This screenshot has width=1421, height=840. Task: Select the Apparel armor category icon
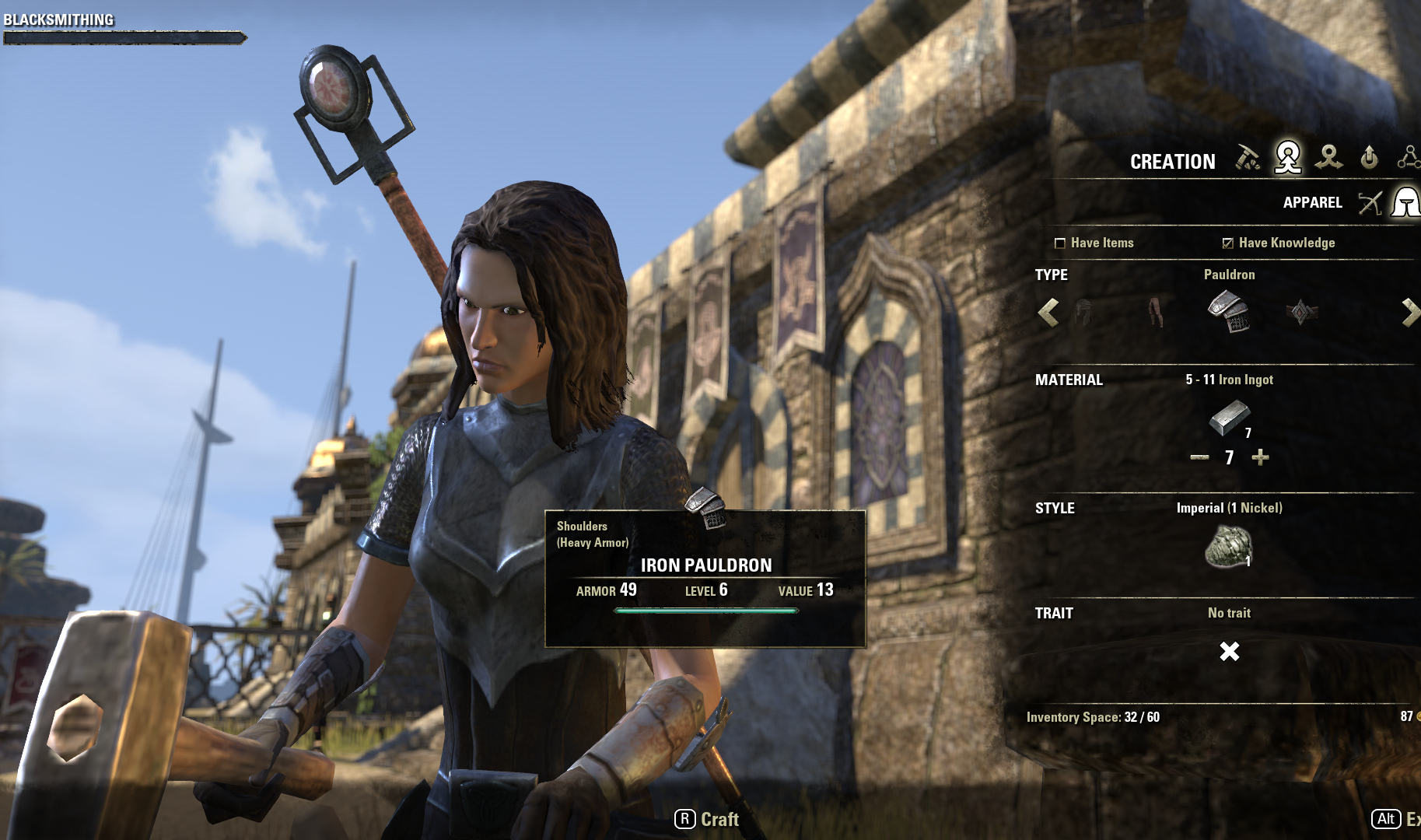click(1406, 203)
